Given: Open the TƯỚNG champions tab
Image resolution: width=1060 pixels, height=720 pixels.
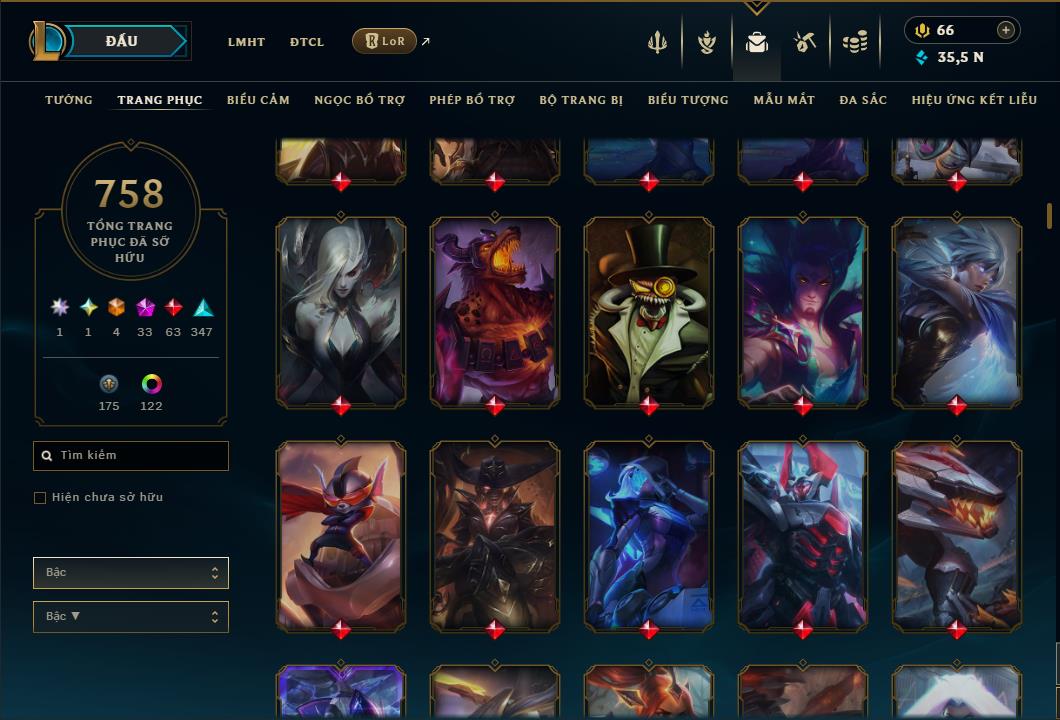Looking at the screenshot, I should pyautogui.click(x=69, y=100).
